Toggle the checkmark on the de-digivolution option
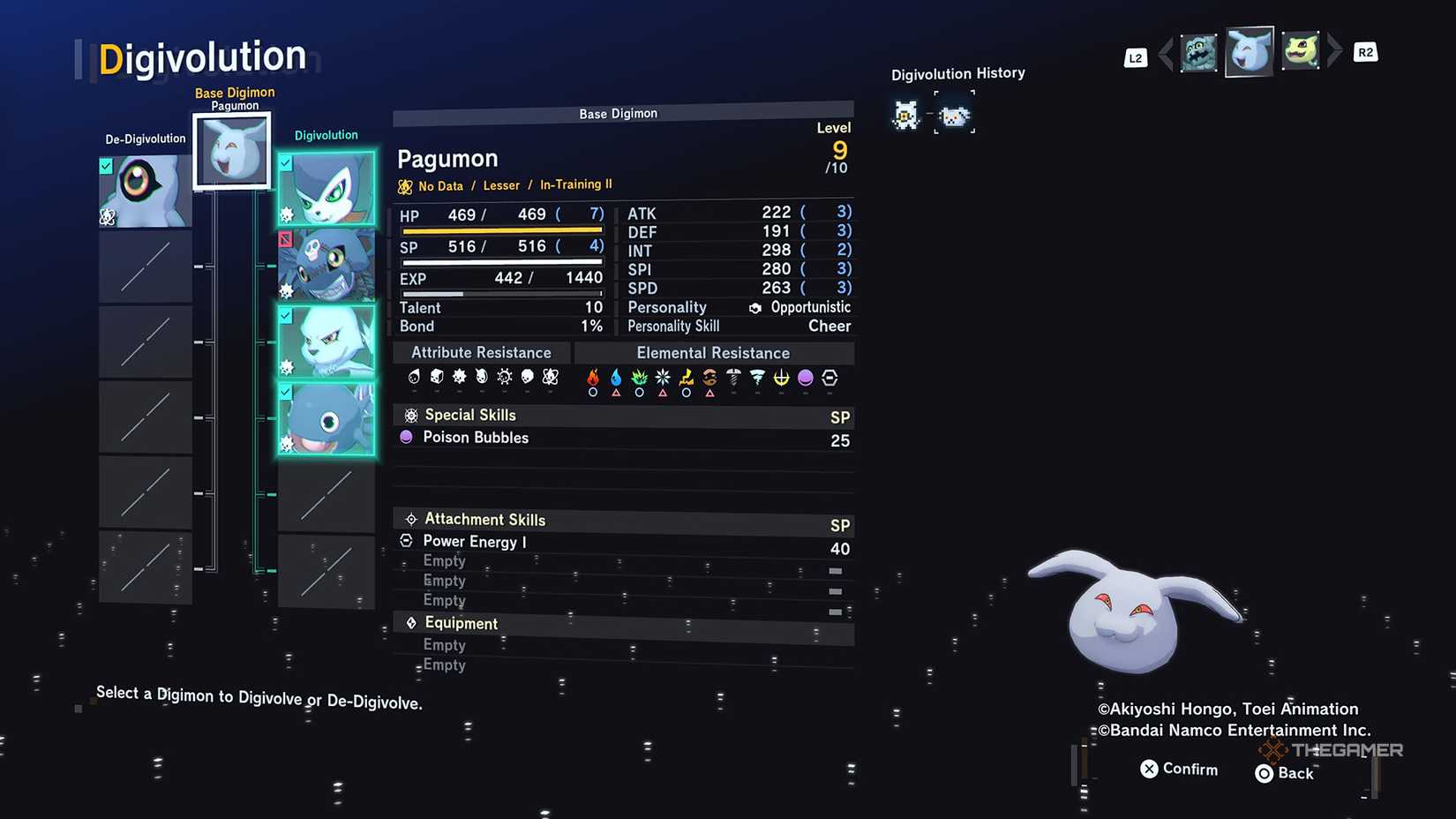Image resolution: width=1456 pixels, height=819 pixels. point(107,165)
